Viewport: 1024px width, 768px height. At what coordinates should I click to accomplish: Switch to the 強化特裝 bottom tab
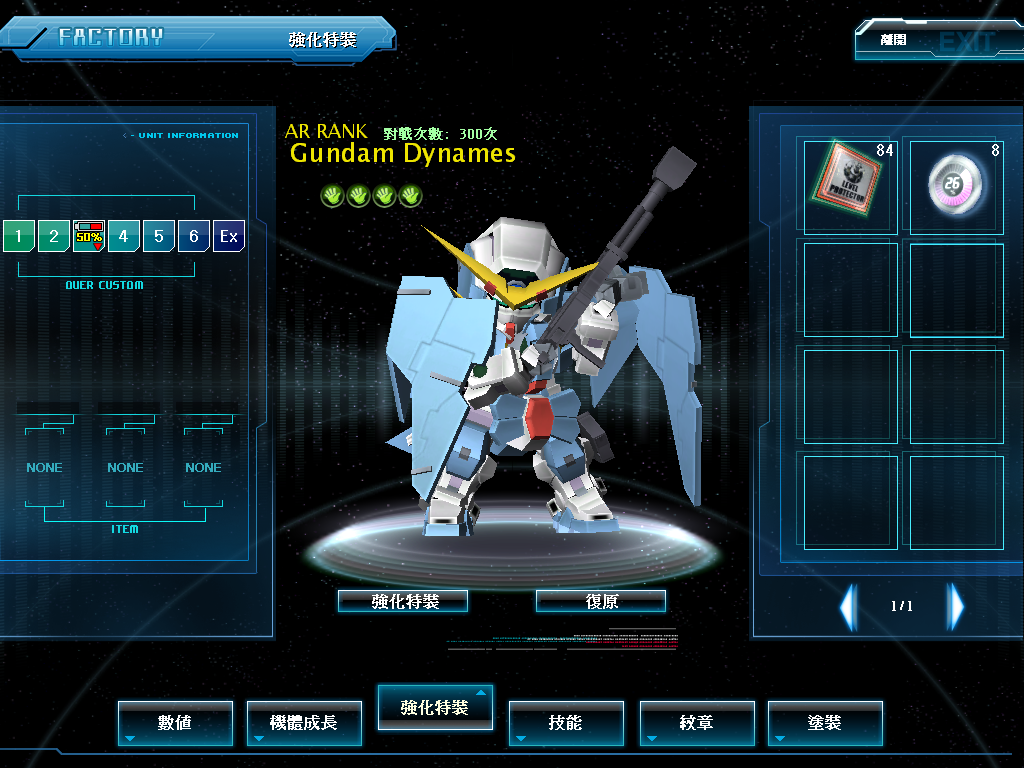click(x=435, y=707)
